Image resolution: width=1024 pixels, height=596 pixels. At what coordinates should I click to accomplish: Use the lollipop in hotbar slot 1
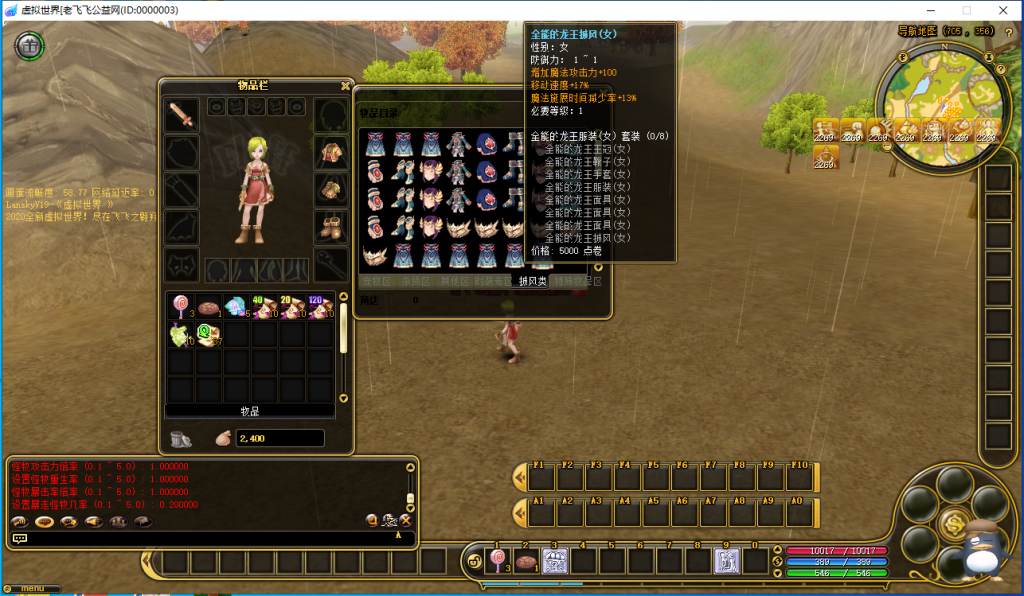(497, 561)
